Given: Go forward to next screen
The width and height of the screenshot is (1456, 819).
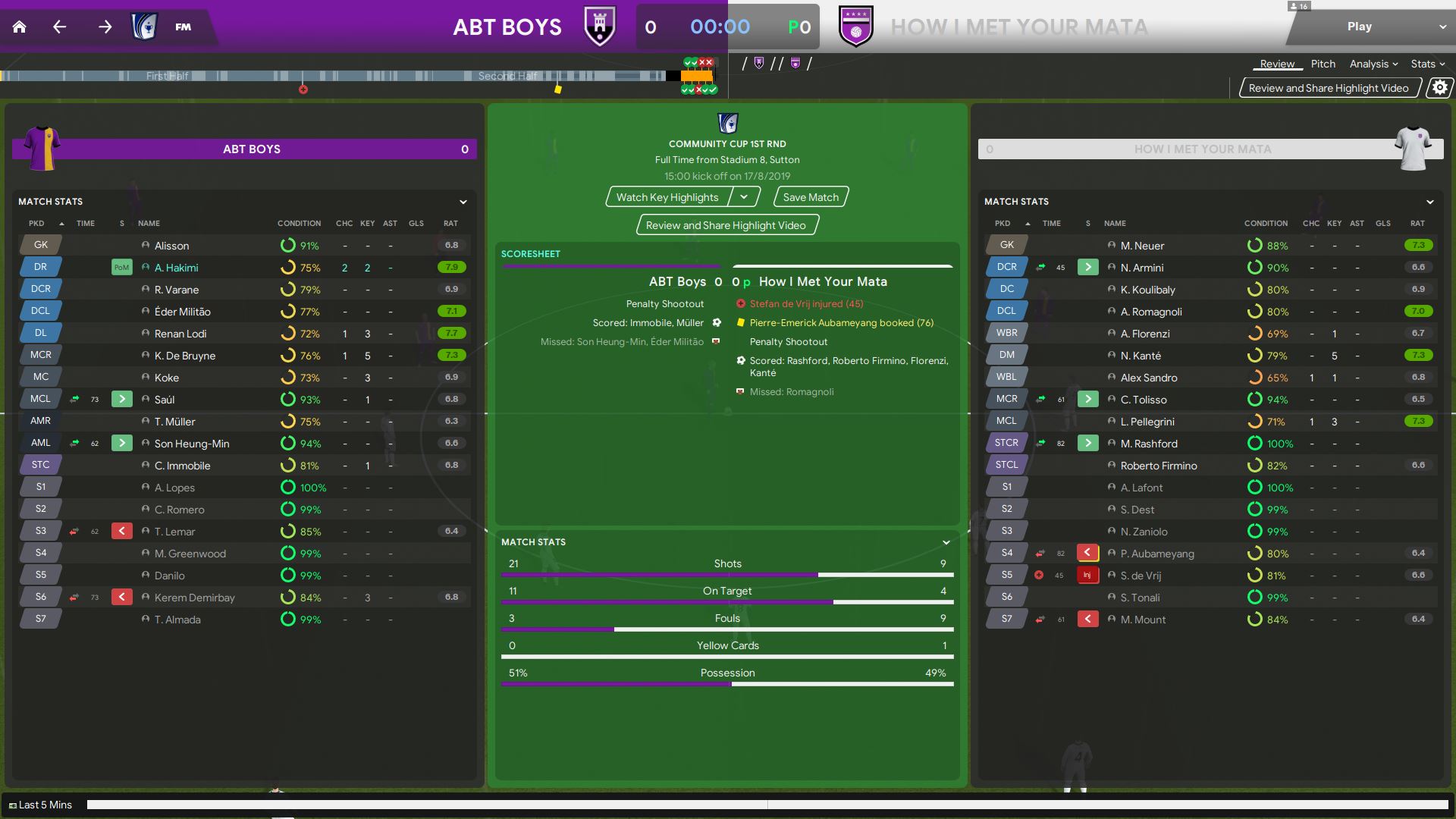Looking at the screenshot, I should (105, 27).
